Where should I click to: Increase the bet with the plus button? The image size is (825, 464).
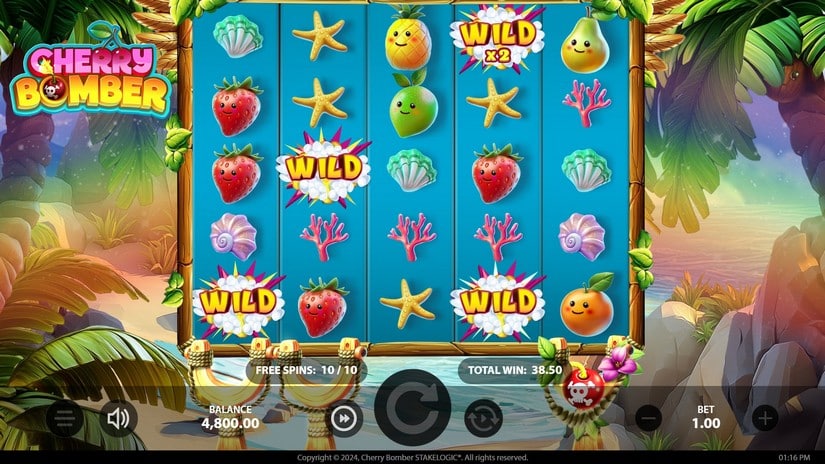click(x=765, y=418)
